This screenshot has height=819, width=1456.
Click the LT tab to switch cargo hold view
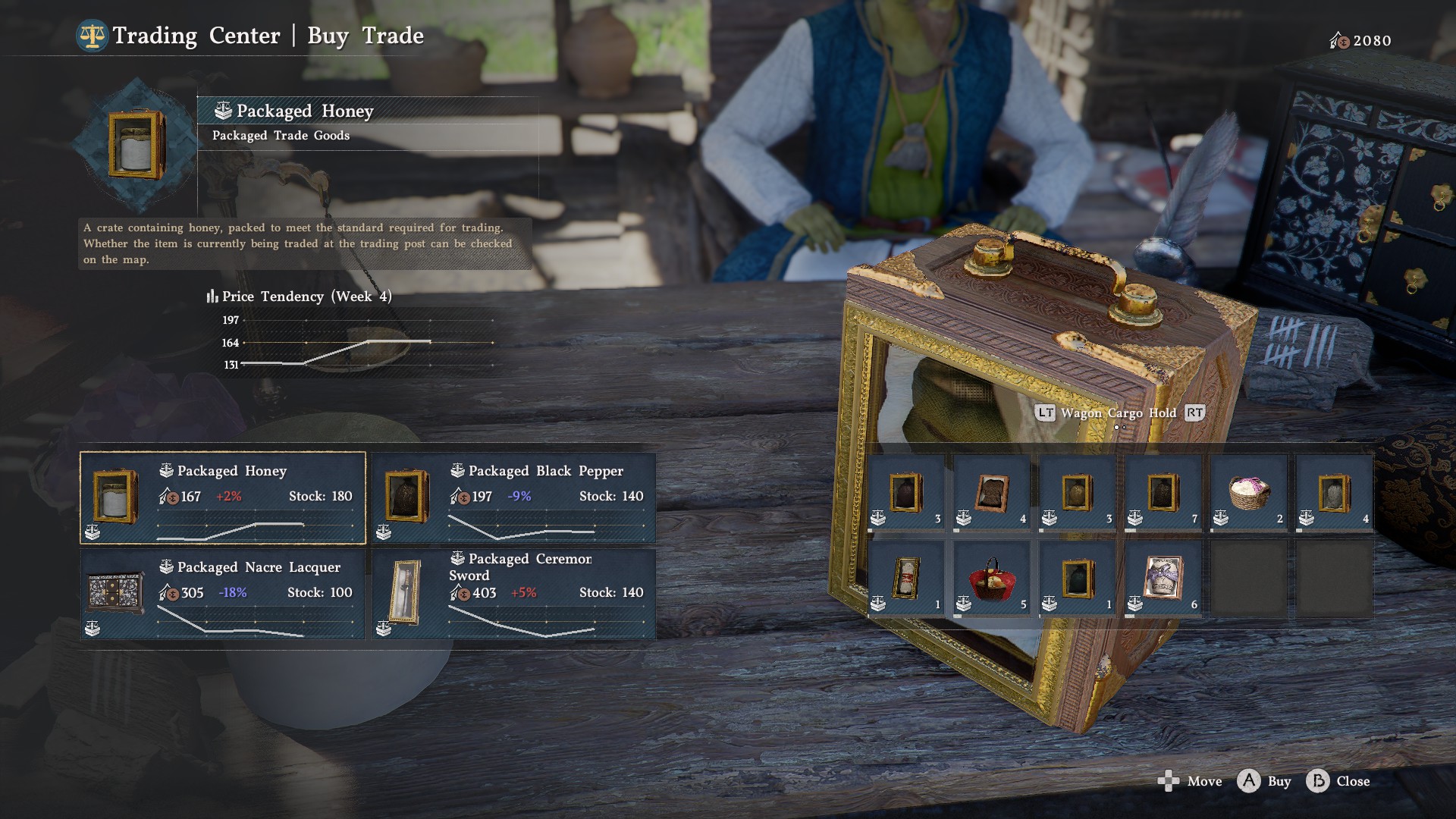(x=1045, y=413)
